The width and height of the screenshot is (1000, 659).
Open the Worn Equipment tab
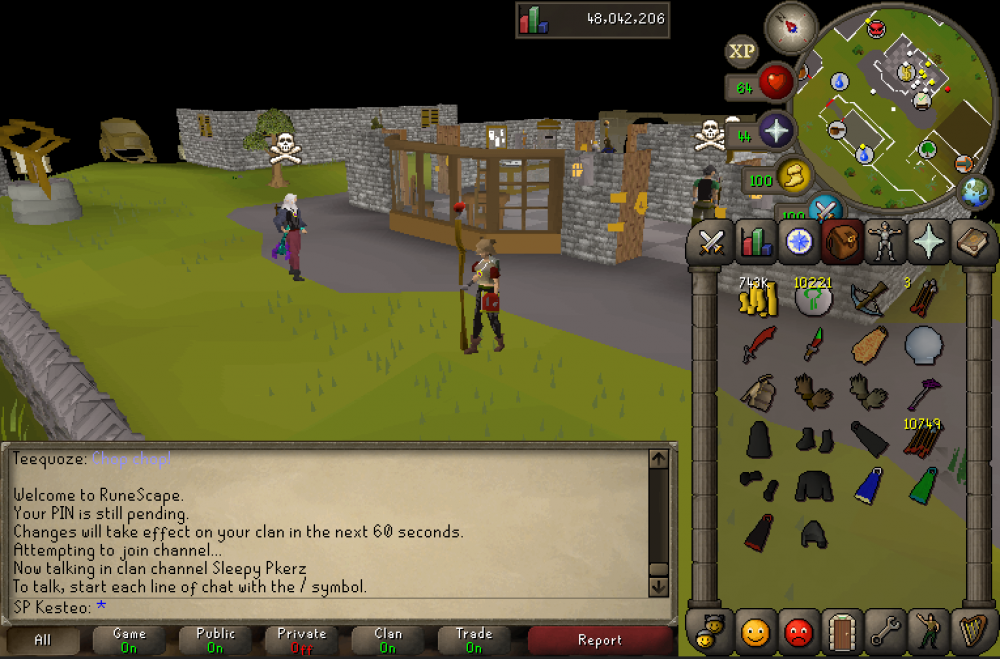(884, 242)
